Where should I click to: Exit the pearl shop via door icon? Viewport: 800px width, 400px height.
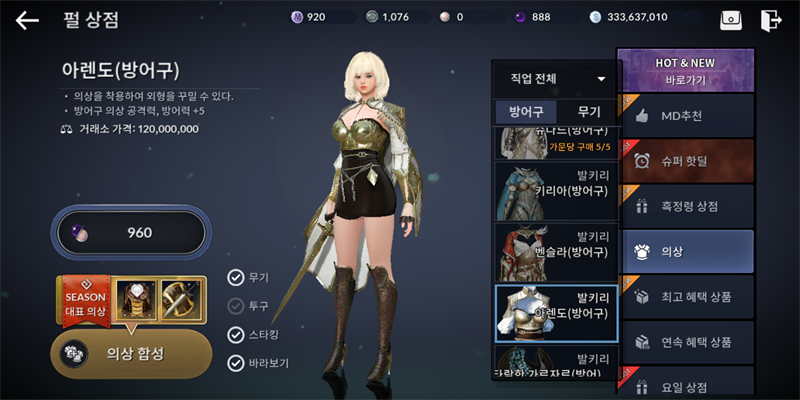tap(769, 20)
